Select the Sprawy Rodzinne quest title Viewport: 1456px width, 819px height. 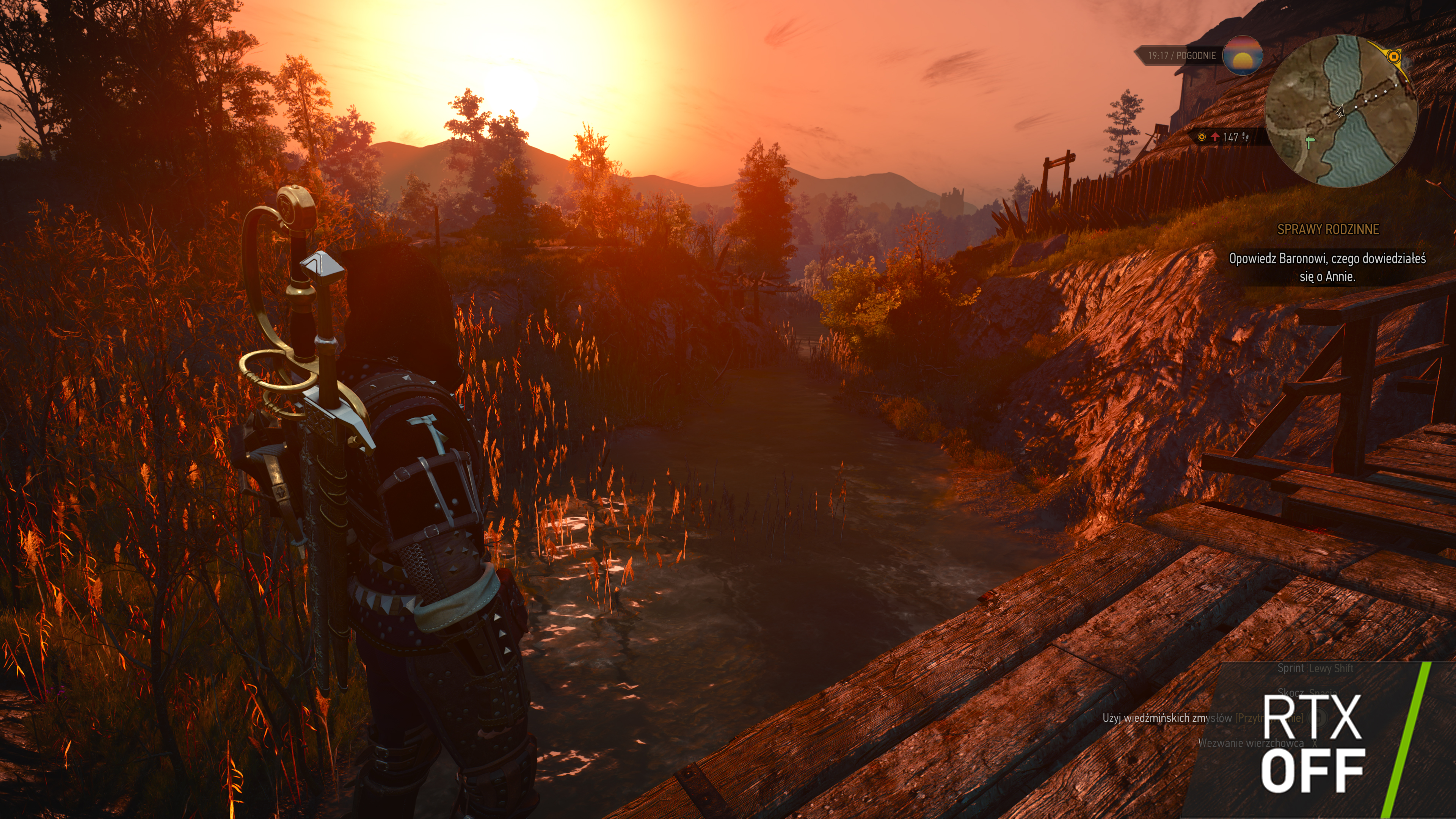(1328, 229)
